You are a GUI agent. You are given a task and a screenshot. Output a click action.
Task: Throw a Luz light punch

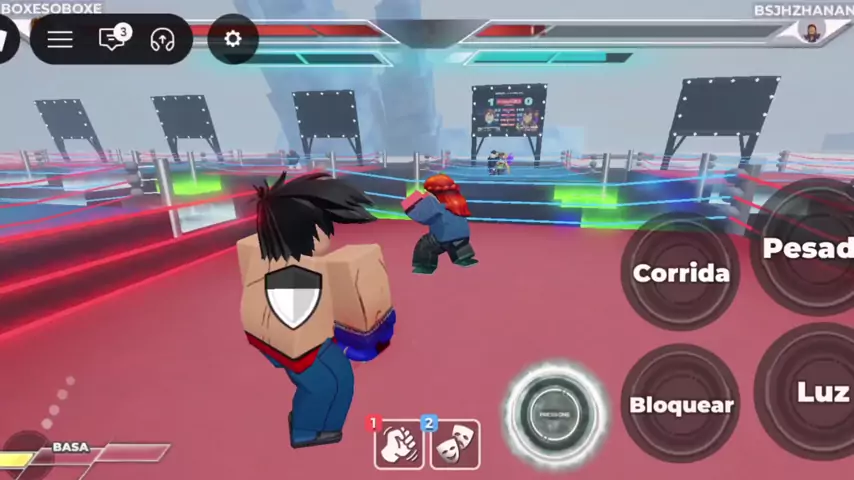(815, 392)
